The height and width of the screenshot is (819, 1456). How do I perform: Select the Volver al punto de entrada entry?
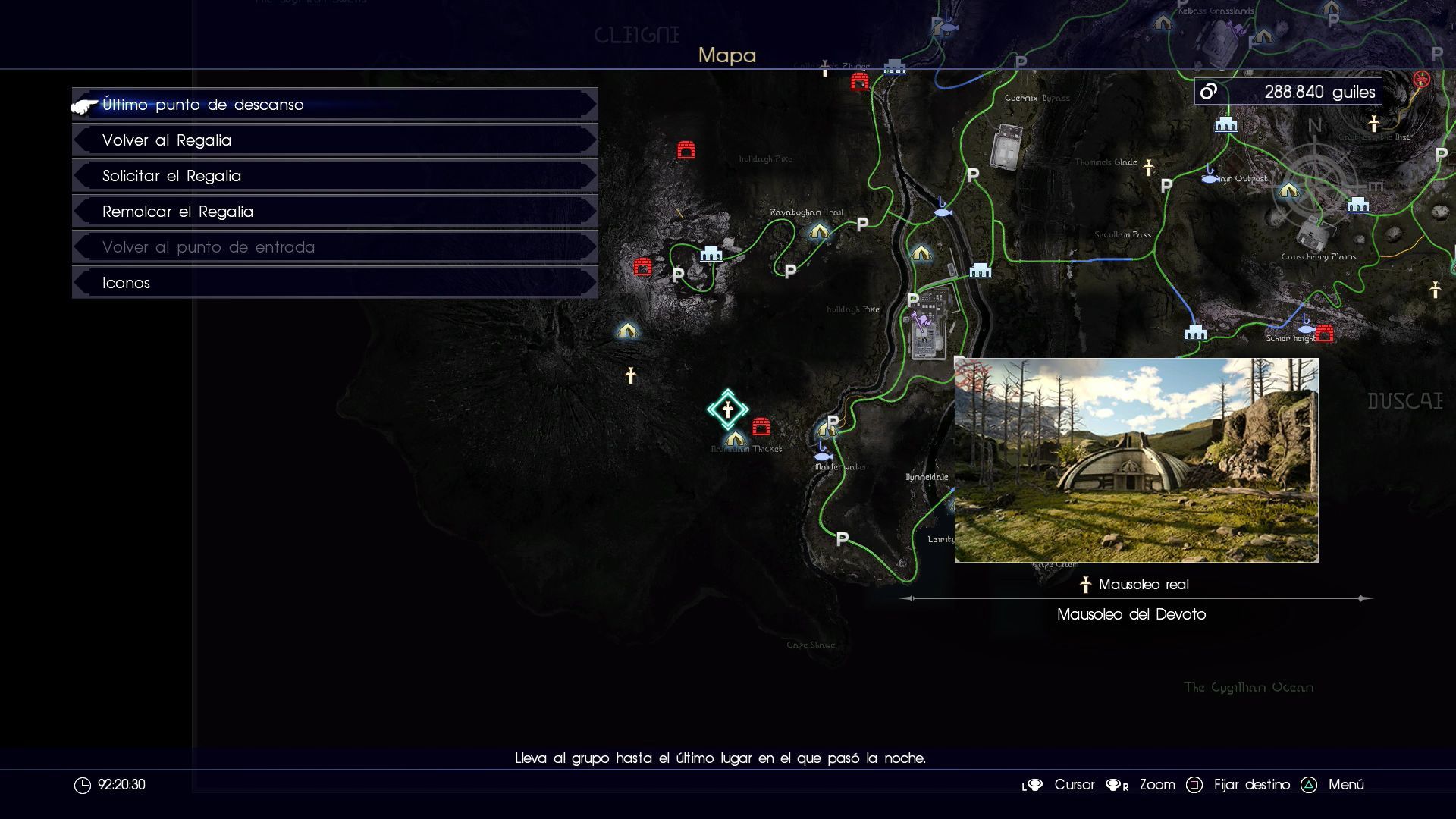click(x=334, y=247)
